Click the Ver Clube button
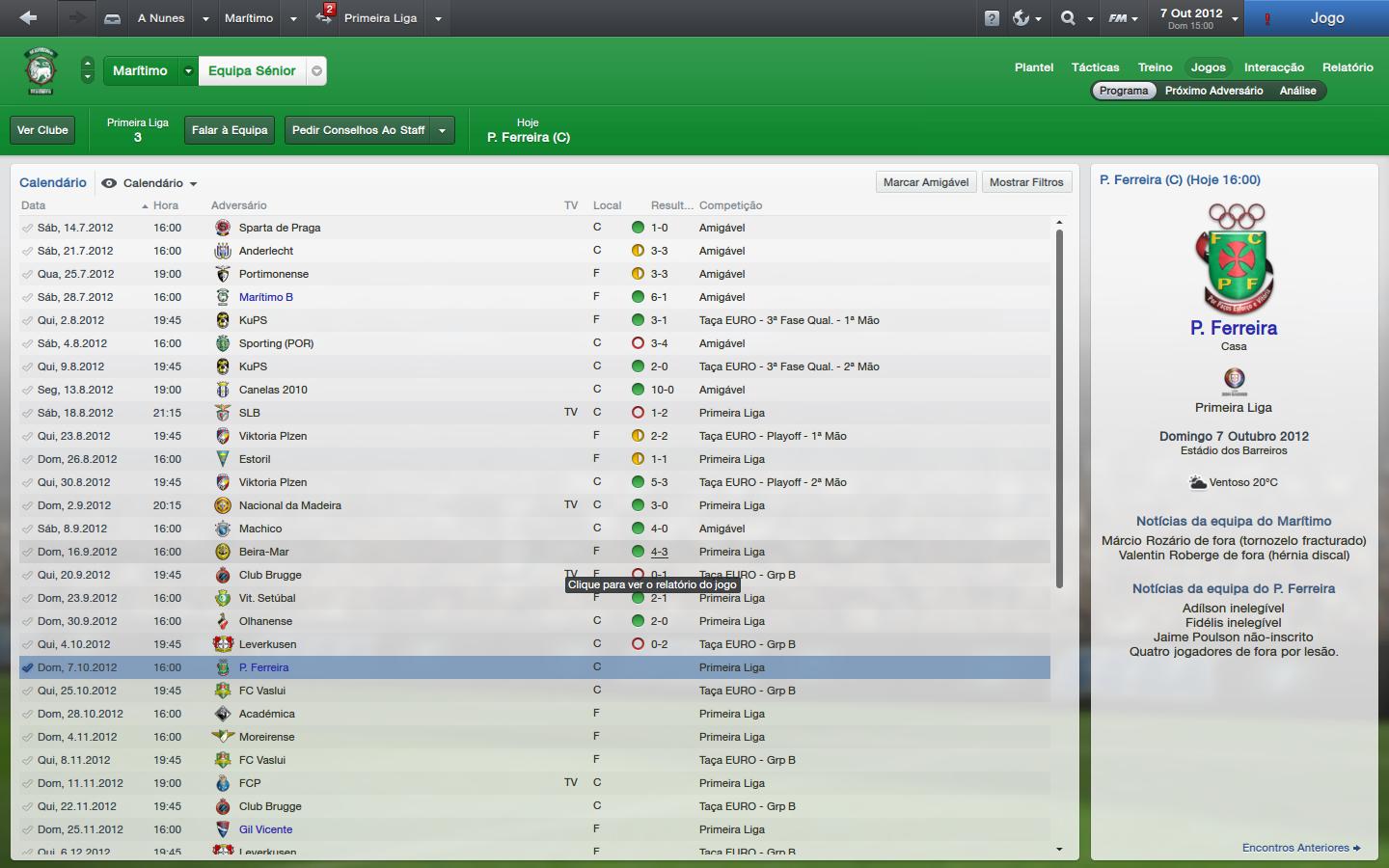The image size is (1389, 868). click(42, 130)
